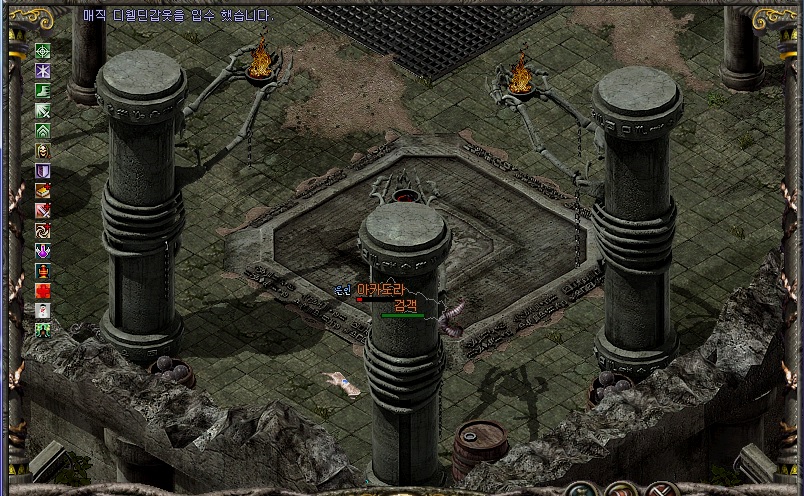Select the purple shield icon

tap(43, 171)
